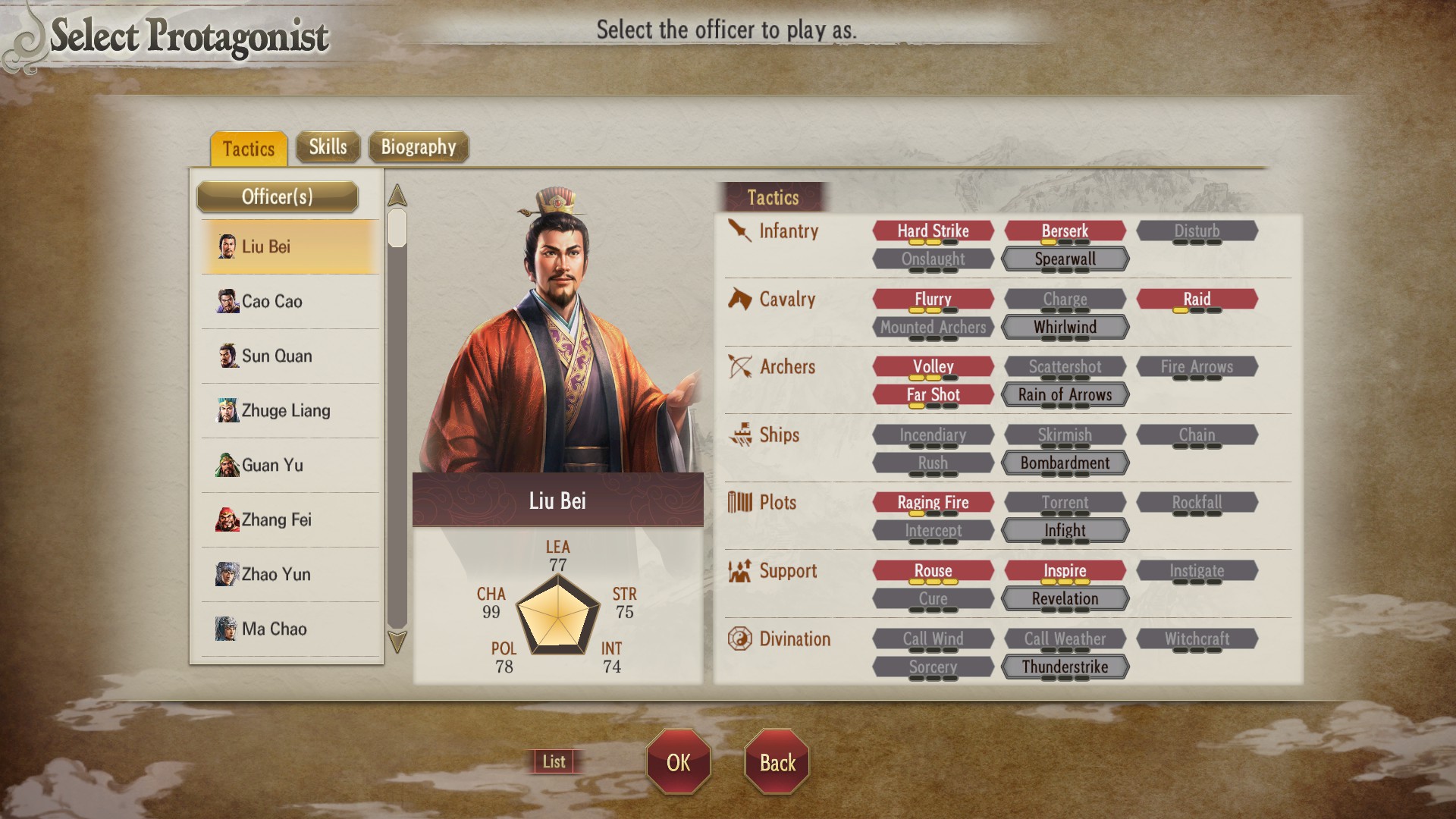
Task: Open the List view button
Action: [x=554, y=761]
